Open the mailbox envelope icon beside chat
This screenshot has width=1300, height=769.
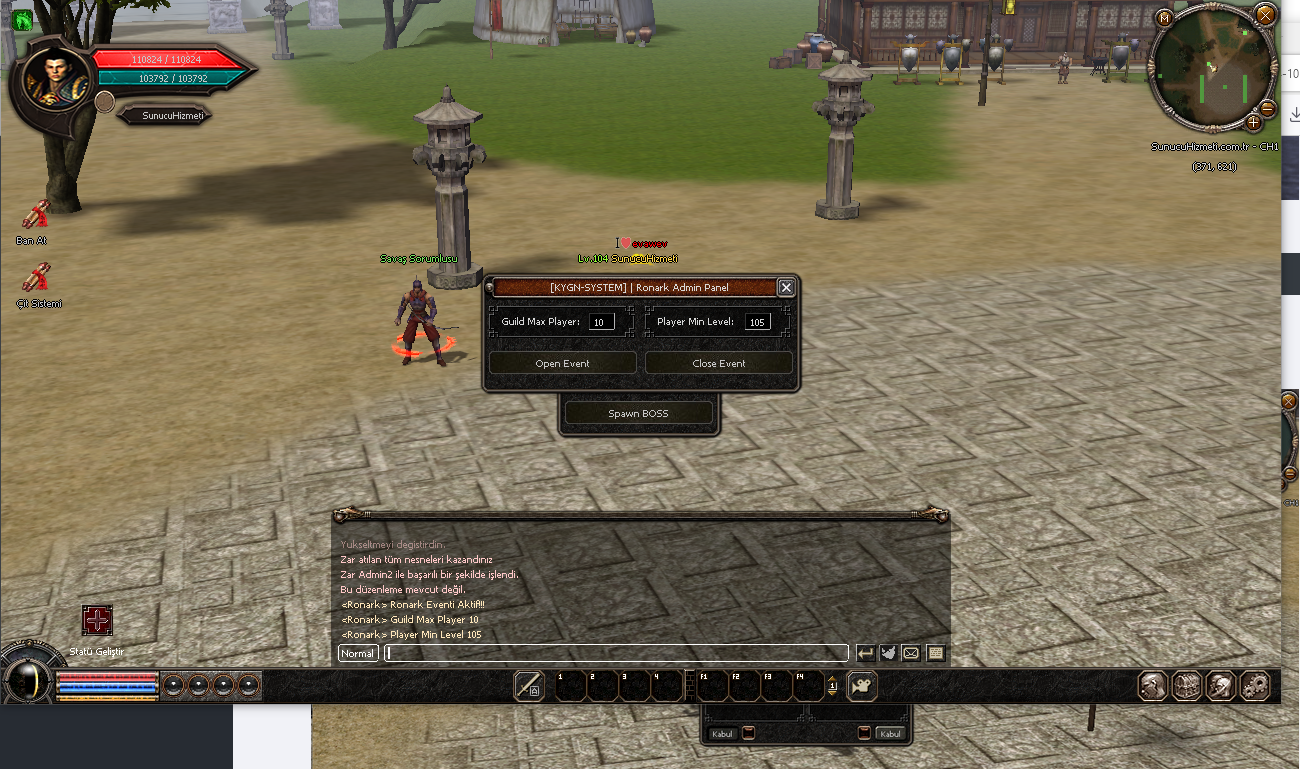(x=911, y=653)
